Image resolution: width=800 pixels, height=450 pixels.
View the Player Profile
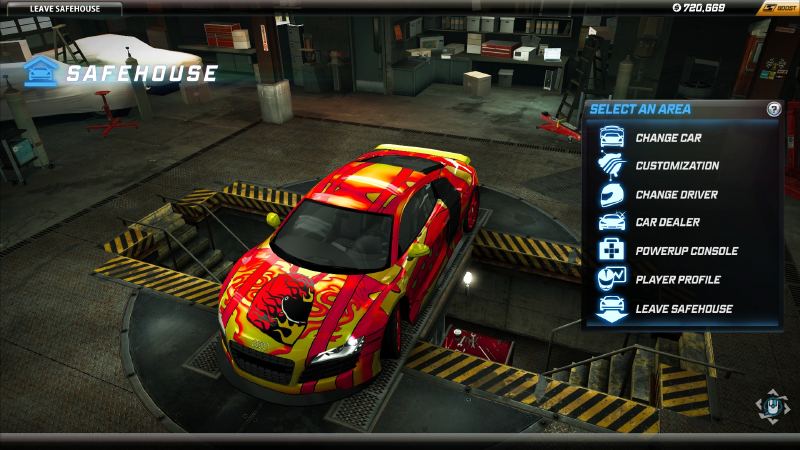677,279
